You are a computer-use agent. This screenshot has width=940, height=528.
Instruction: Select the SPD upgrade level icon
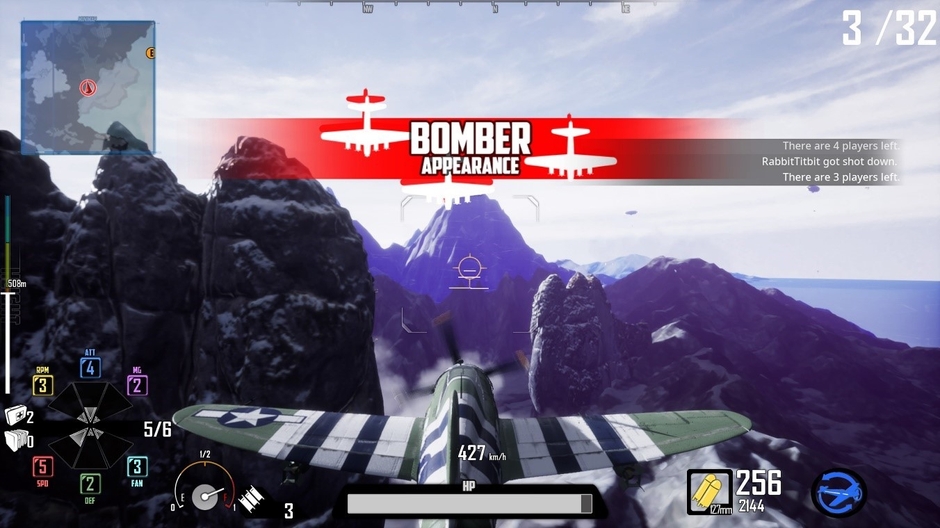(42, 466)
